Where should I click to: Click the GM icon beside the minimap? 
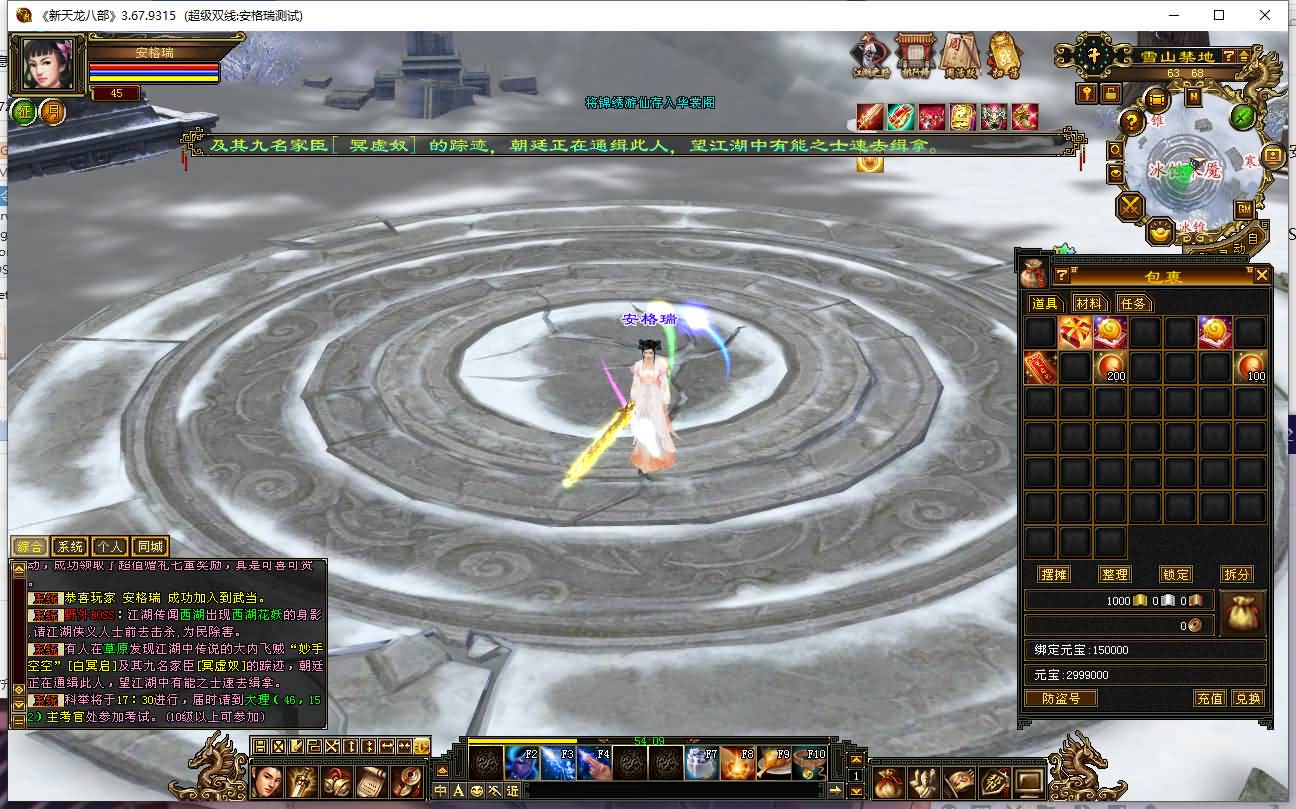pyautogui.click(x=1242, y=209)
